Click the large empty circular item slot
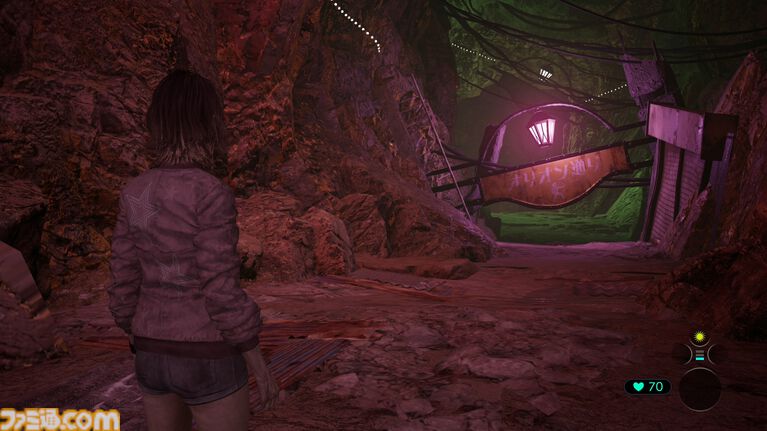767x431 pixels. [x=700, y=388]
